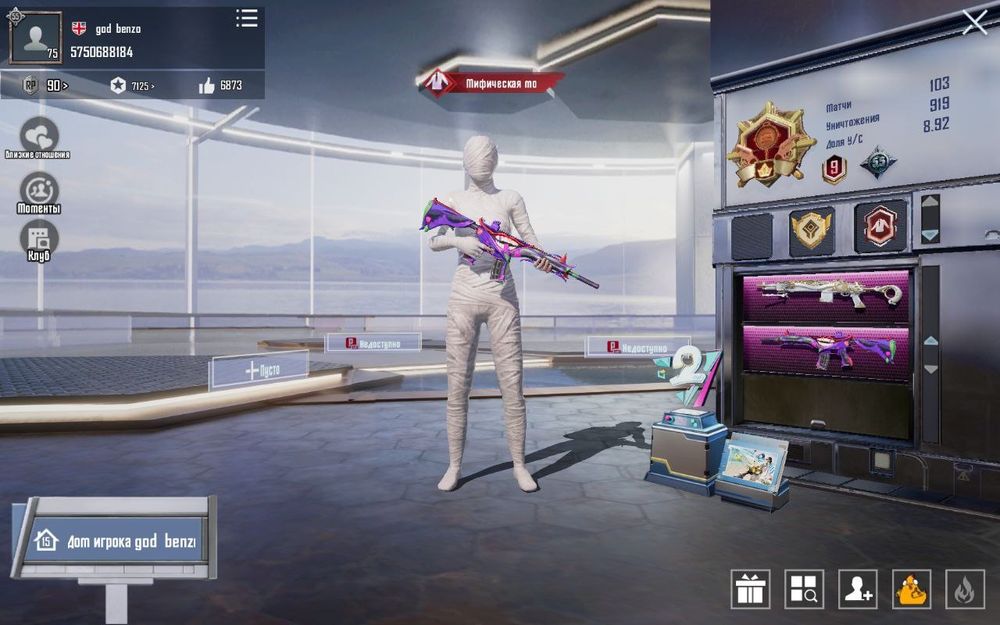Add this player as a friend

[858, 589]
